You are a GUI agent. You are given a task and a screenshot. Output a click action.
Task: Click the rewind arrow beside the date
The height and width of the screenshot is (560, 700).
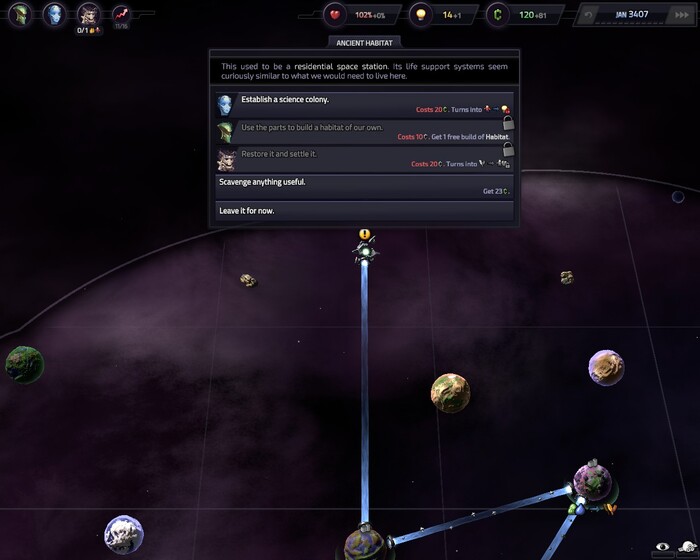tap(589, 15)
